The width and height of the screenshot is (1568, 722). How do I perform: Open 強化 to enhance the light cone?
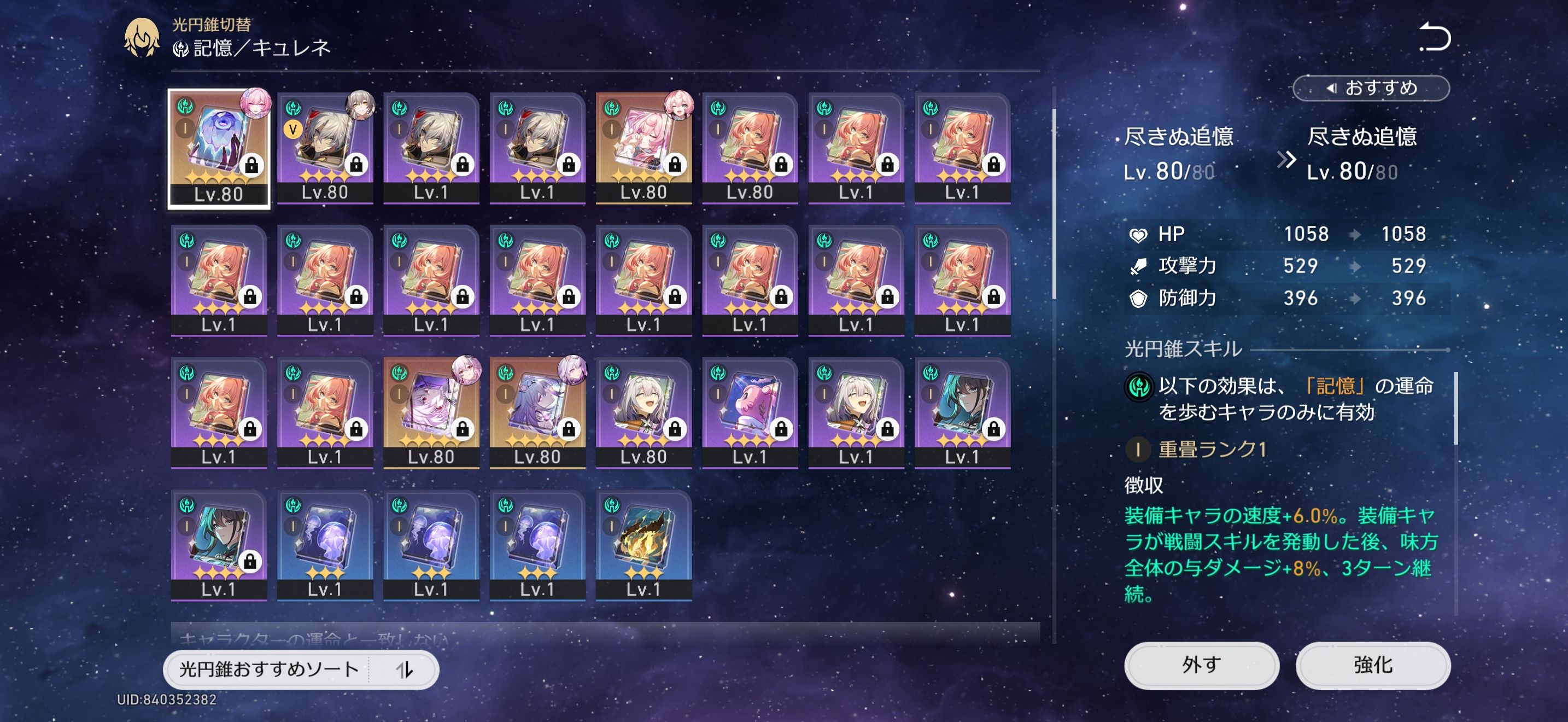[1373, 664]
